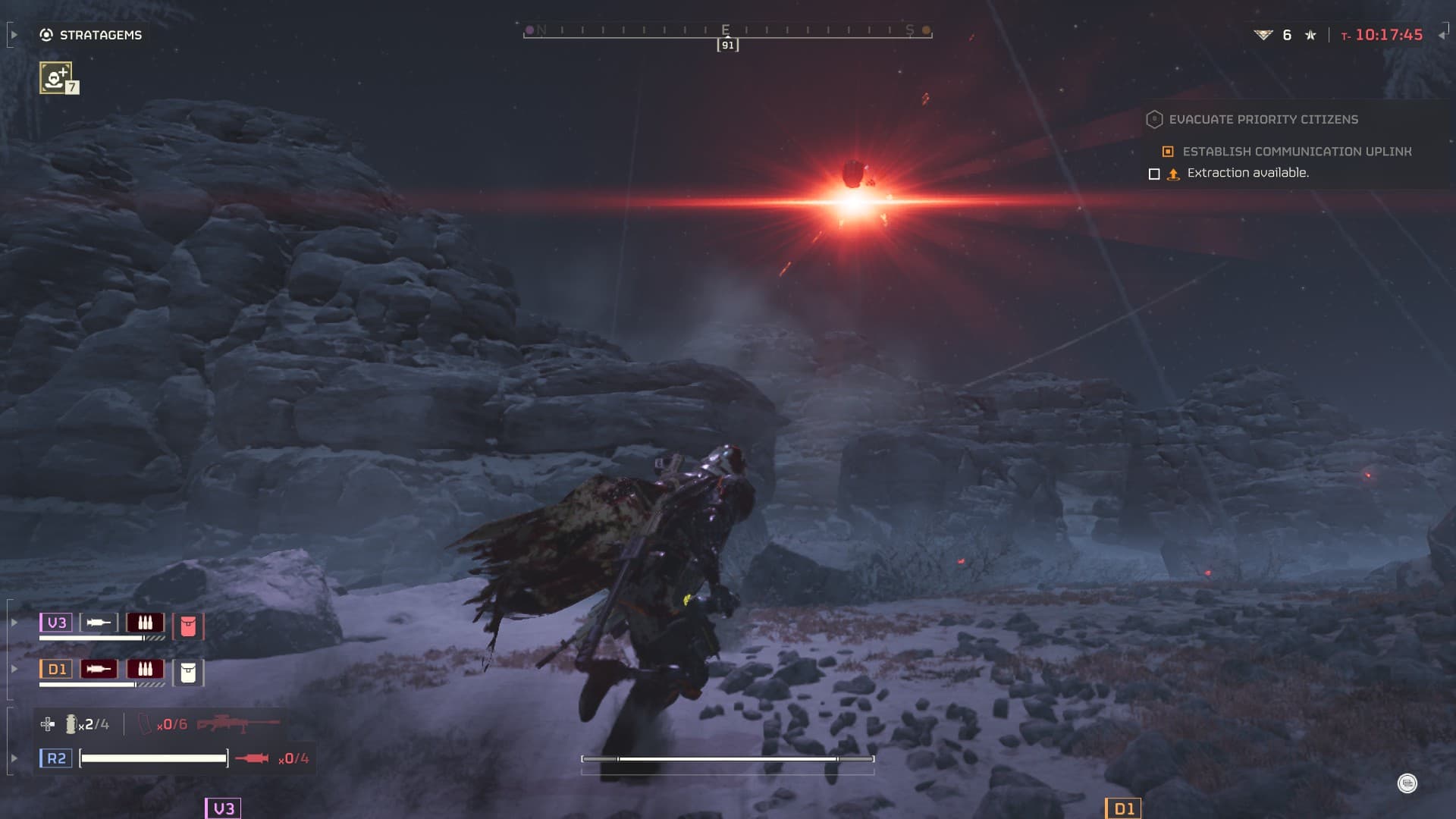Open the chat bubble icon
This screenshot has width=1456, height=819.
coord(1407,783)
